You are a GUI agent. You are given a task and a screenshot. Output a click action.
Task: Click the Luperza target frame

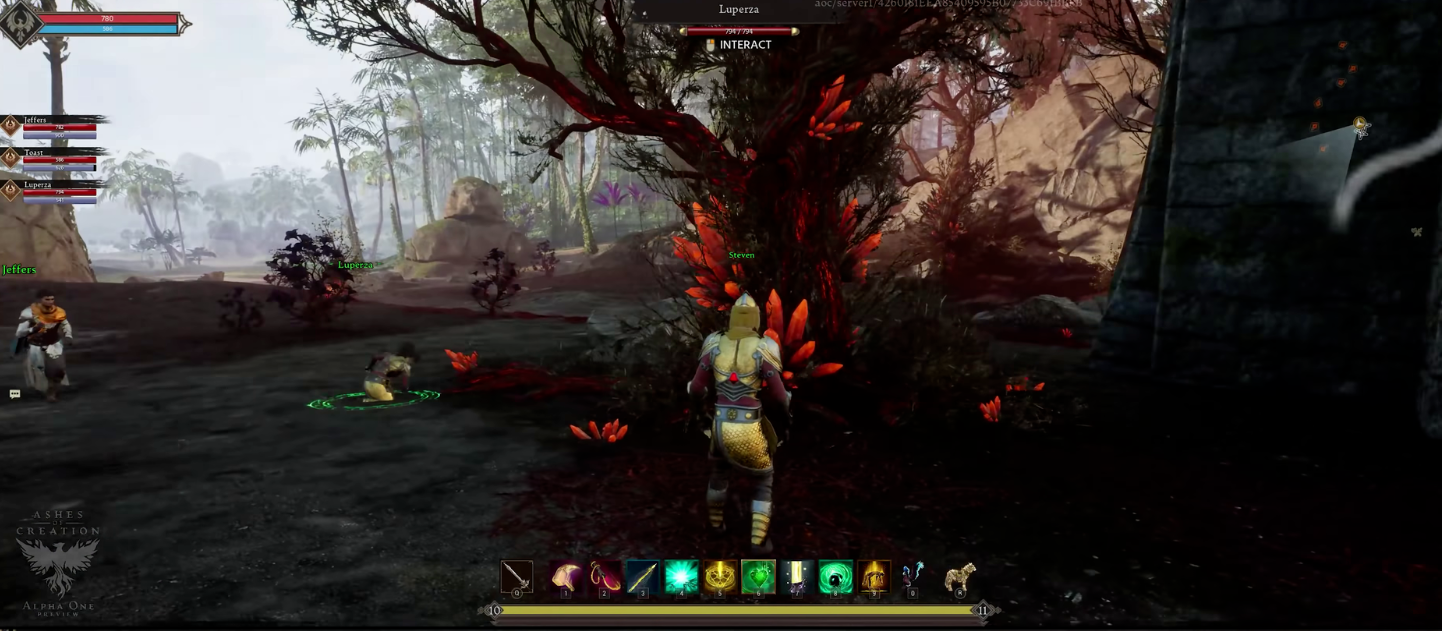click(x=739, y=19)
